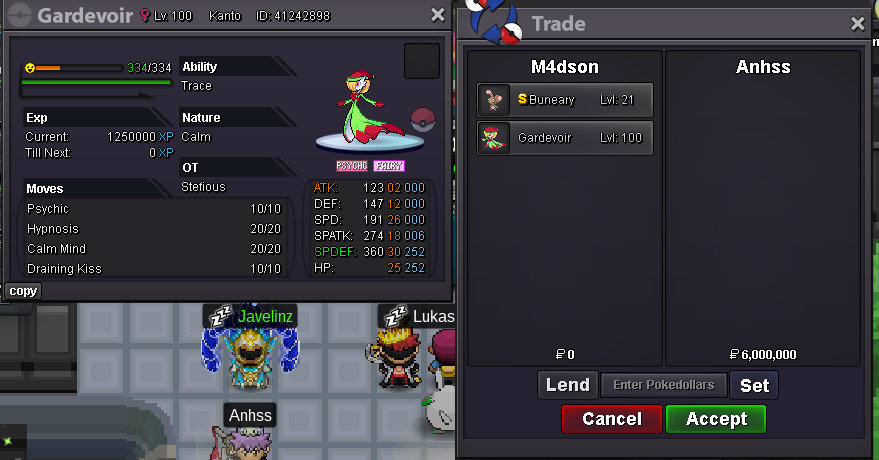Click the Lend button
The image size is (879, 460).
[x=567, y=385]
